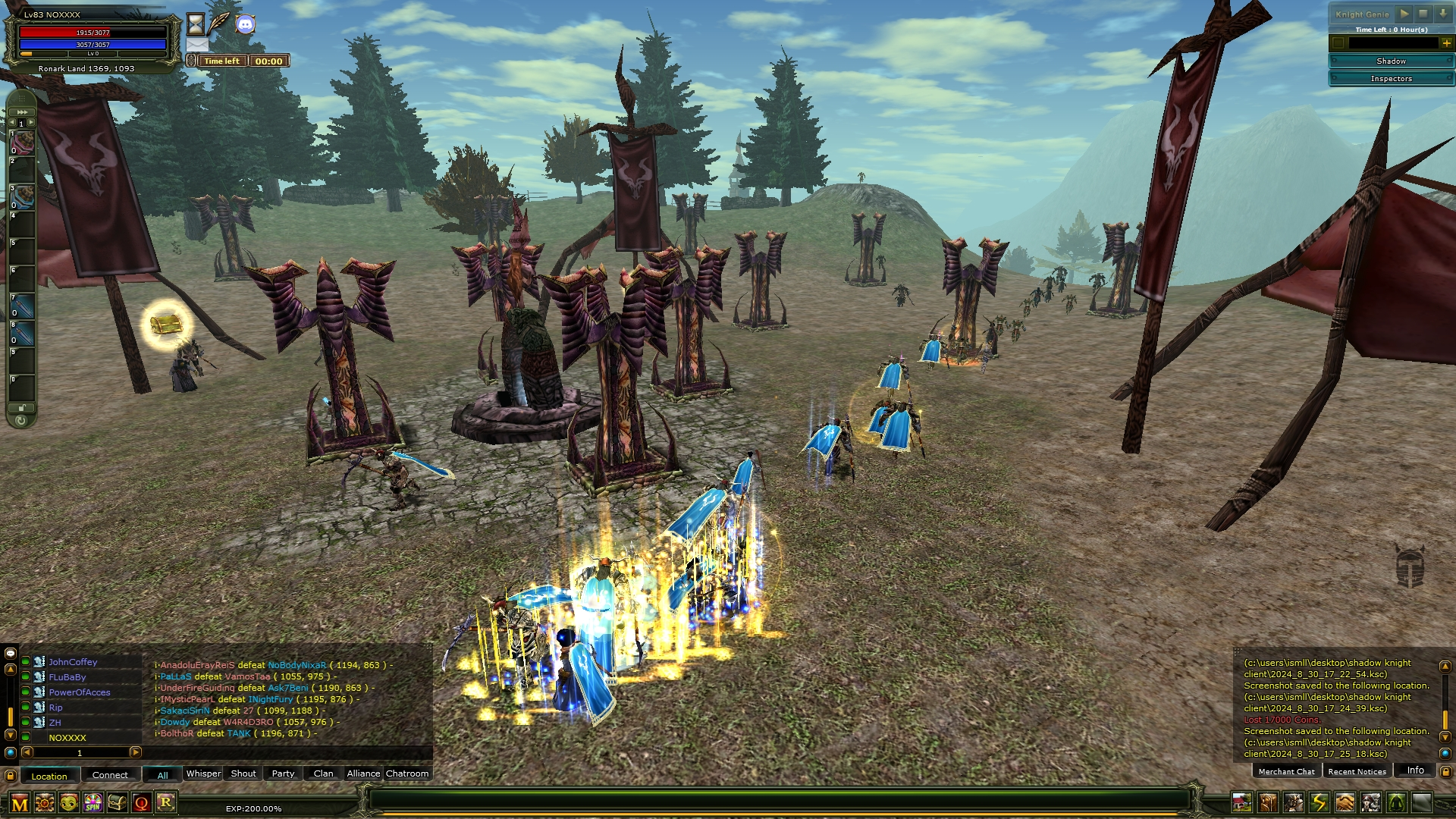Open the Shadow panel button
This screenshot has height=819, width=1456.
(x=1391, y=61)
